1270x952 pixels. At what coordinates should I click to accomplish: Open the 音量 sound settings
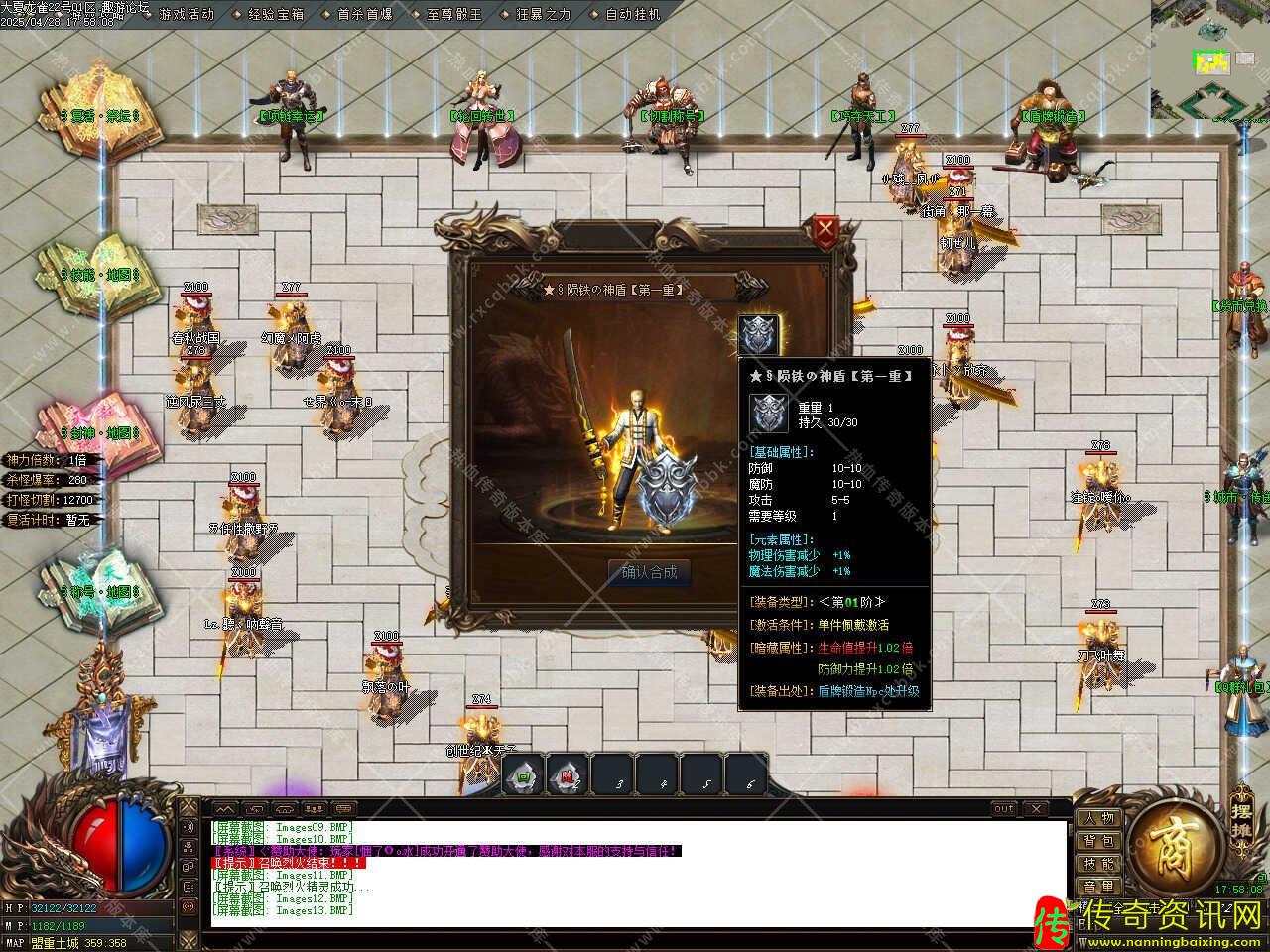(1098, 887)
